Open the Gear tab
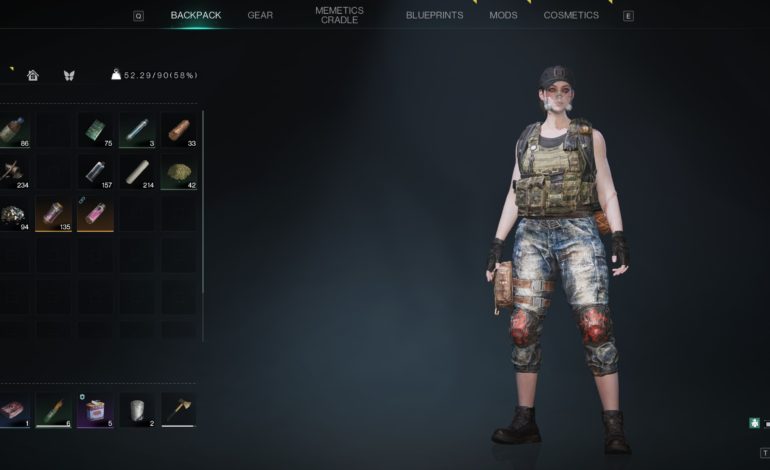The image size is (770, 470). (260, 15)
